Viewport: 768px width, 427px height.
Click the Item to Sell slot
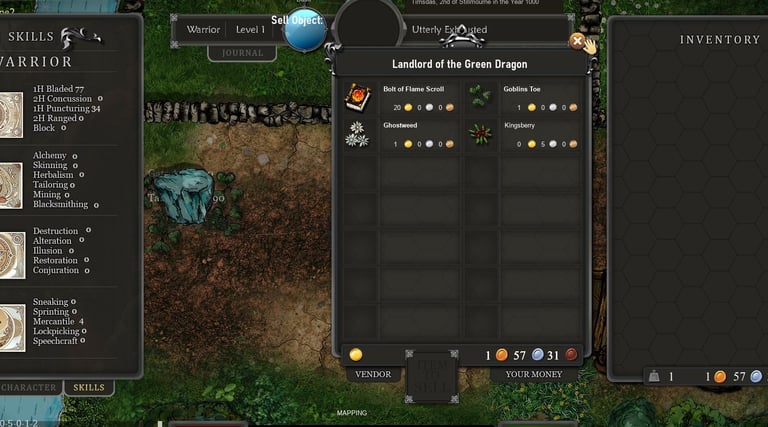point(431,376)
